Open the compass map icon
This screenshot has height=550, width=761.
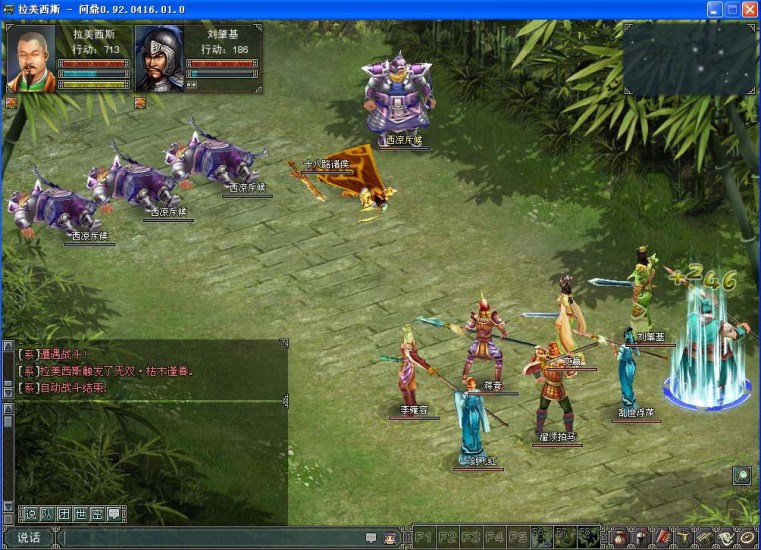[x=747, y=538]
